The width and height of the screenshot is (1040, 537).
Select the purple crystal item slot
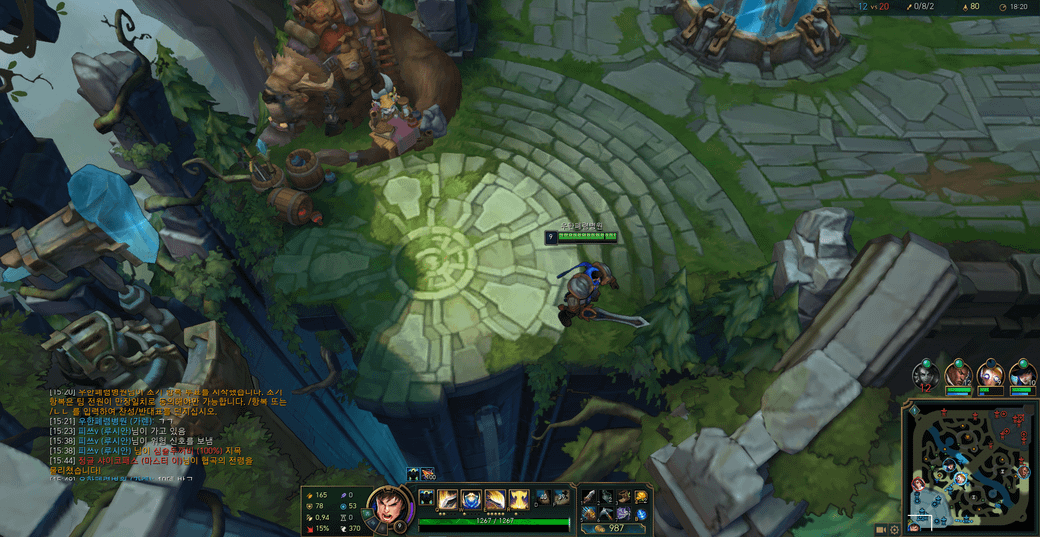point(622,513)
